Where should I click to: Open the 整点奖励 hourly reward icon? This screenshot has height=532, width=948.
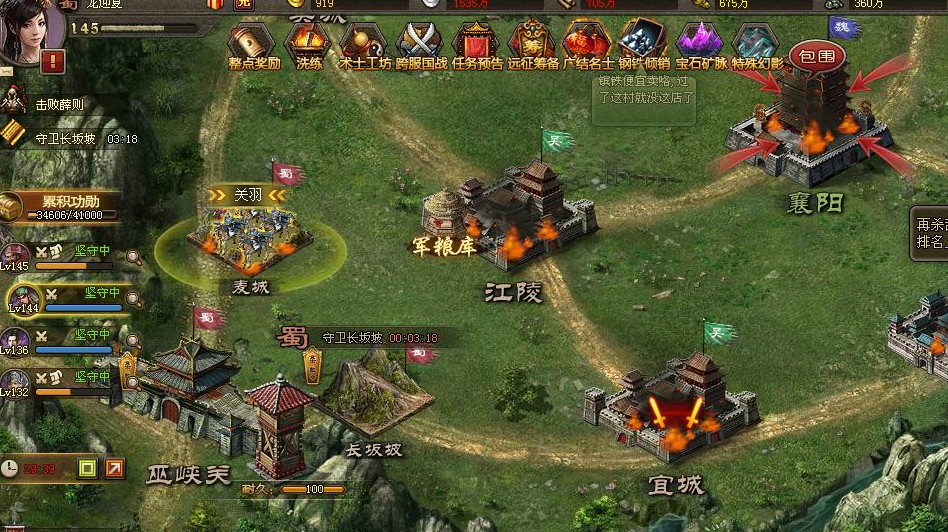point(252,43)
